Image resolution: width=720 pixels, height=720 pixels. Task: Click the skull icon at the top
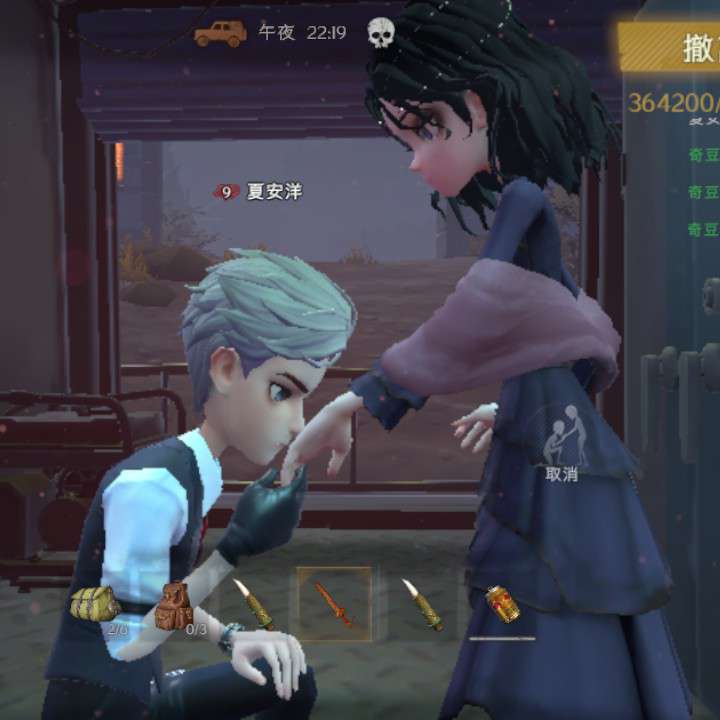380,33
